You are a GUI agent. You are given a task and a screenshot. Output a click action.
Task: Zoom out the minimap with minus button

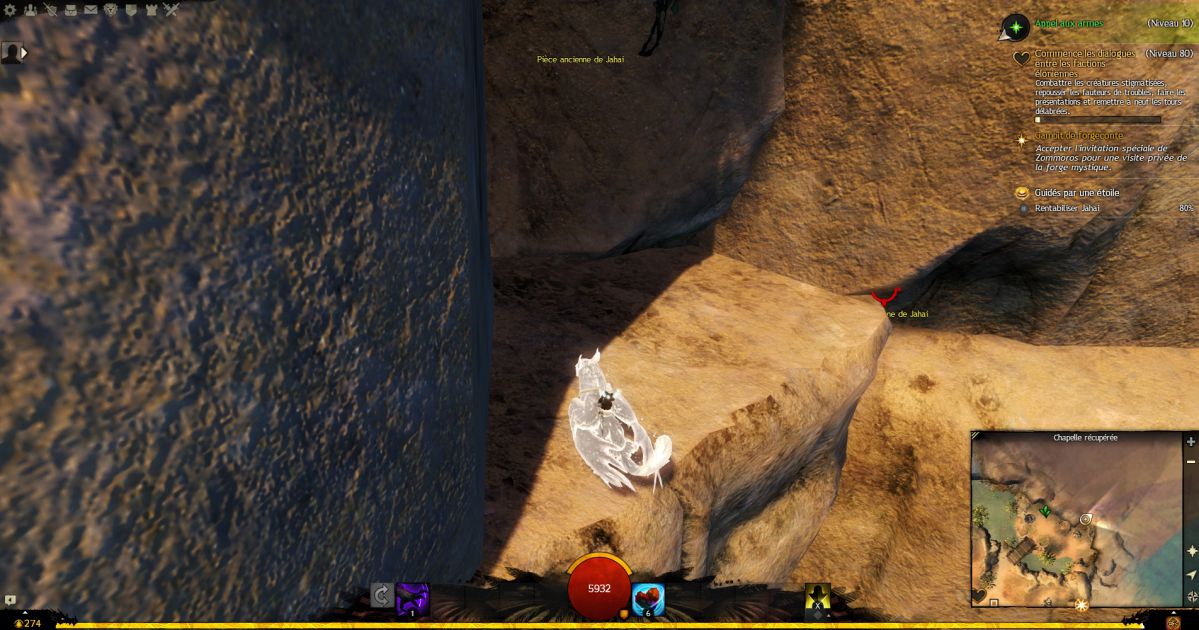pos(1191,461)
